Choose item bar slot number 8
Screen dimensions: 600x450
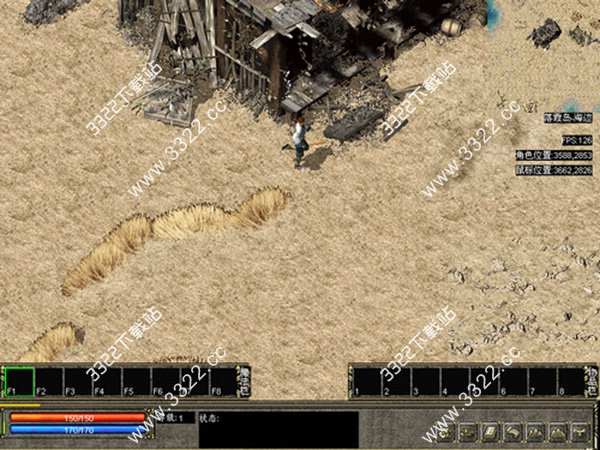click(x=570, y=381)
